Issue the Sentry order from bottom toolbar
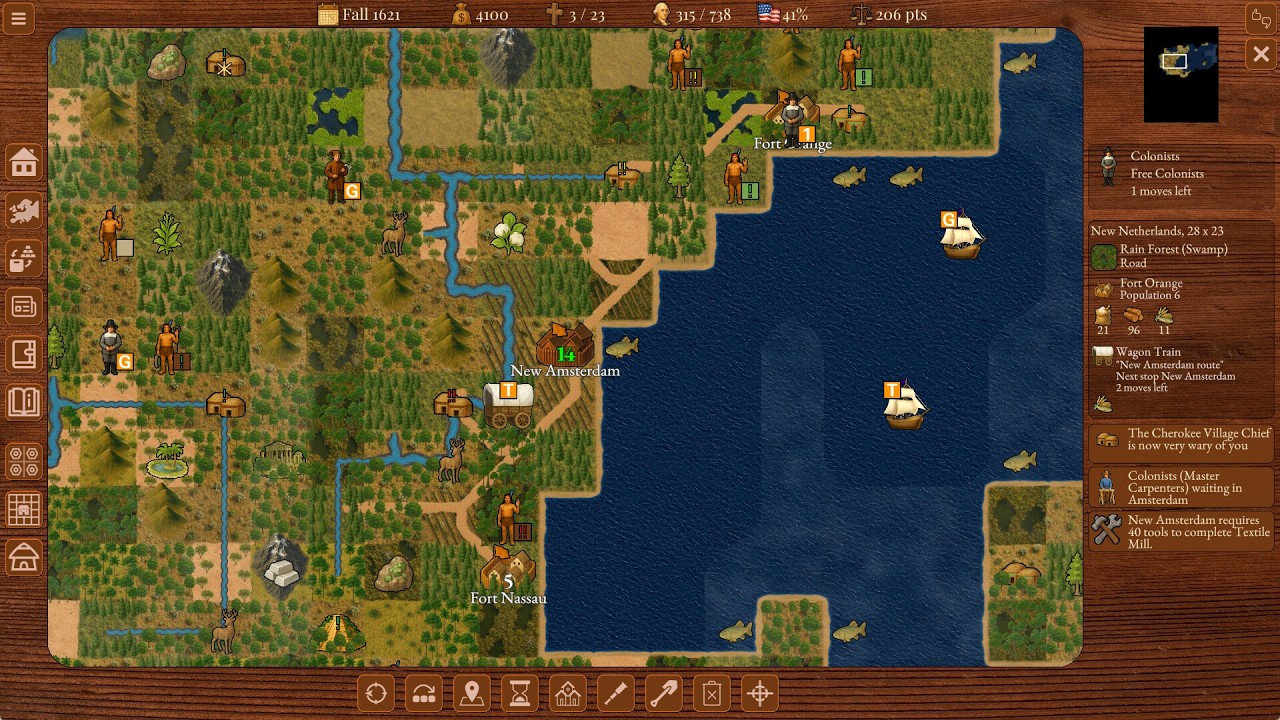This screenshot has height=720, width=1280. point(375,692)
